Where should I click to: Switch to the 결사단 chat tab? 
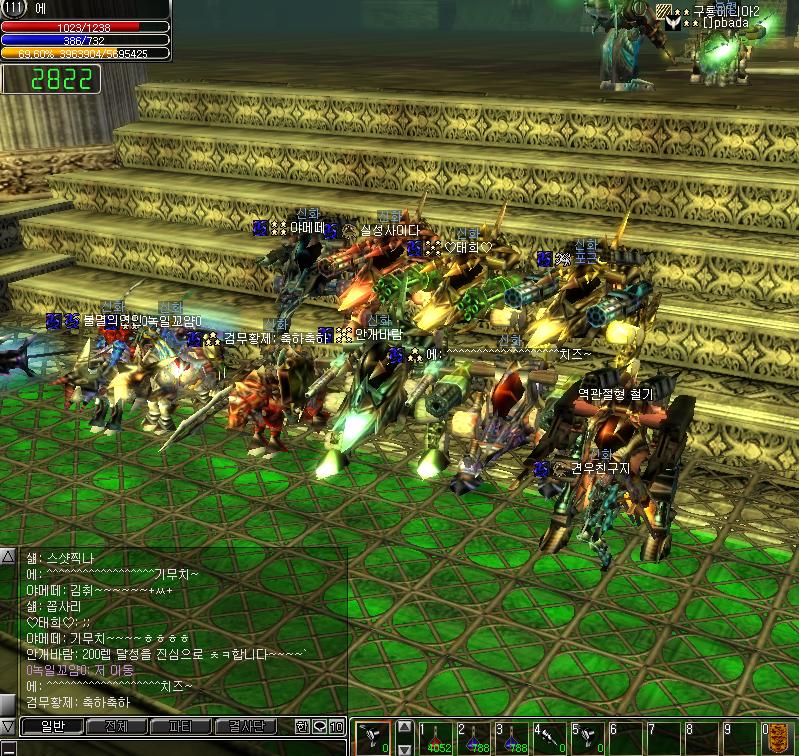pyautogui.click(x=246, y=727)
